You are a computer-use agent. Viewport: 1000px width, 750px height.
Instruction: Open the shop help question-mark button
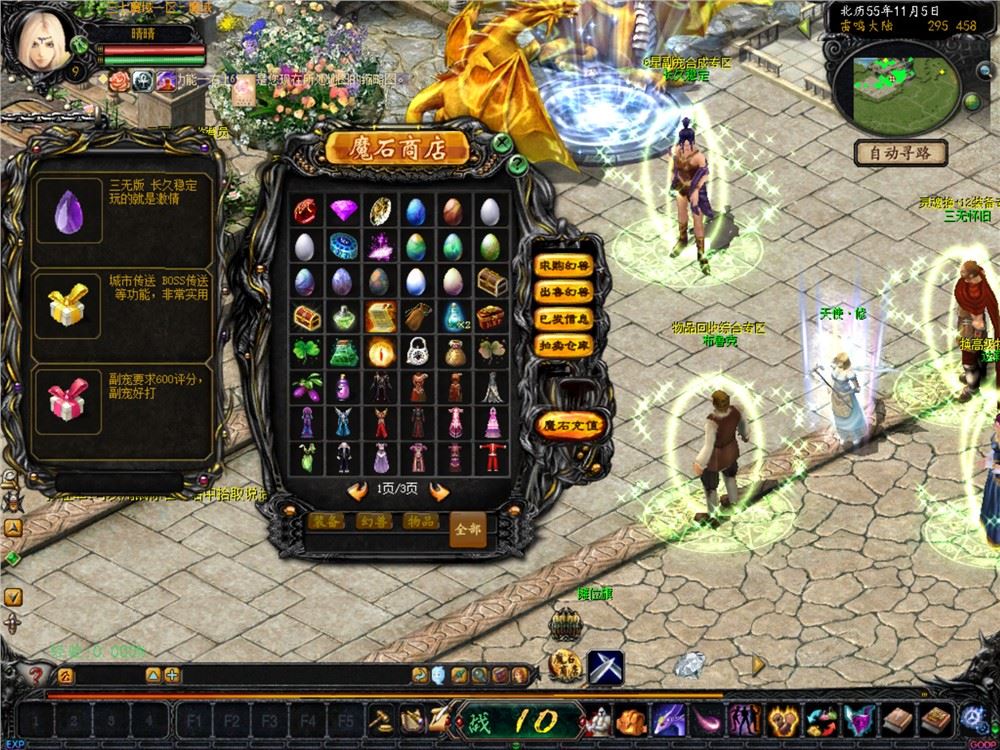point(517,163)
